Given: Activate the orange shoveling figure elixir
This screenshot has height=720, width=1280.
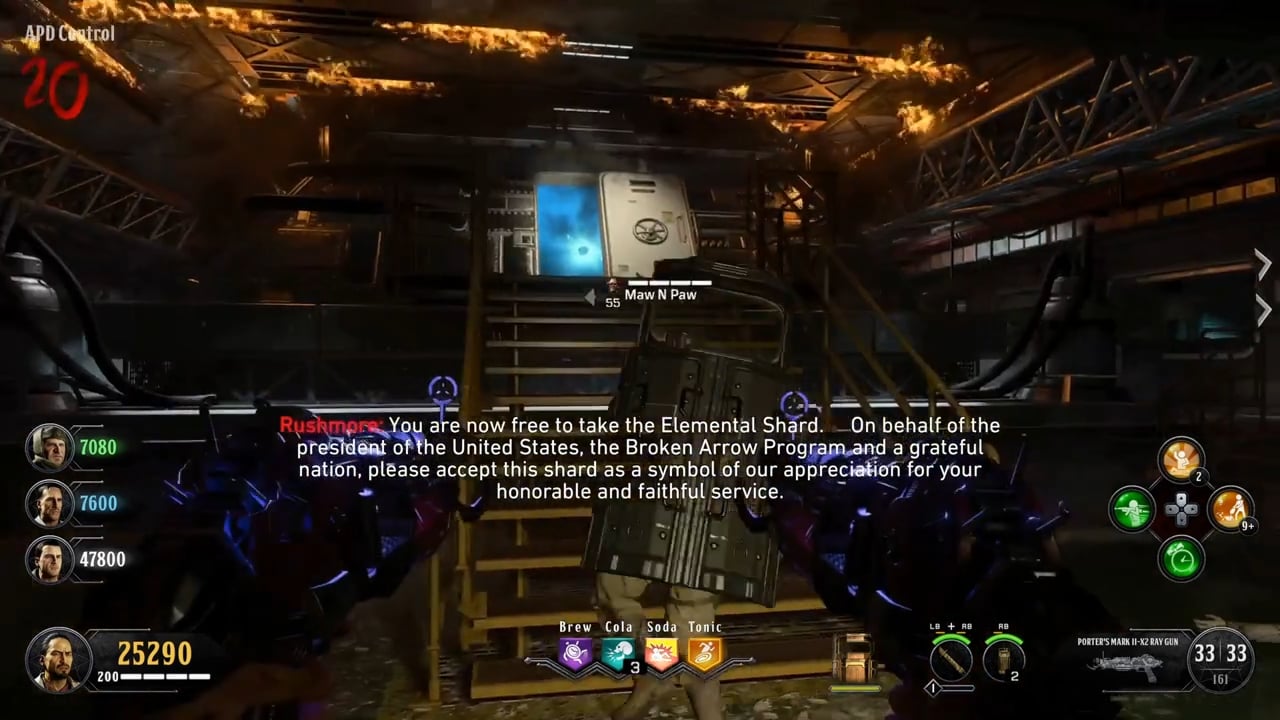Looking at the screenshot, I should click(x=1230, y=509).
